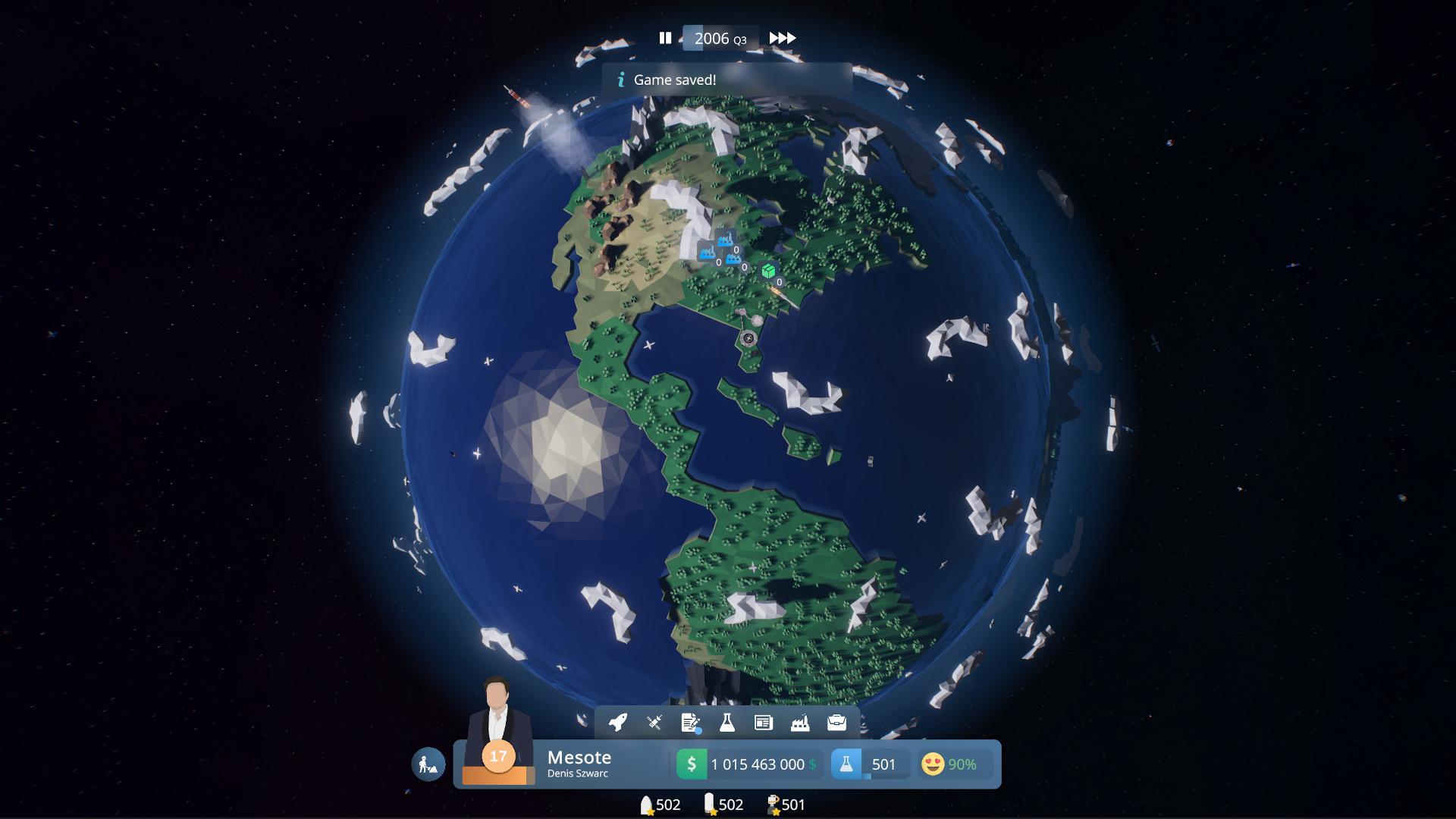
Task: Click the science progress bar under 501
Action: pos(867,775)
